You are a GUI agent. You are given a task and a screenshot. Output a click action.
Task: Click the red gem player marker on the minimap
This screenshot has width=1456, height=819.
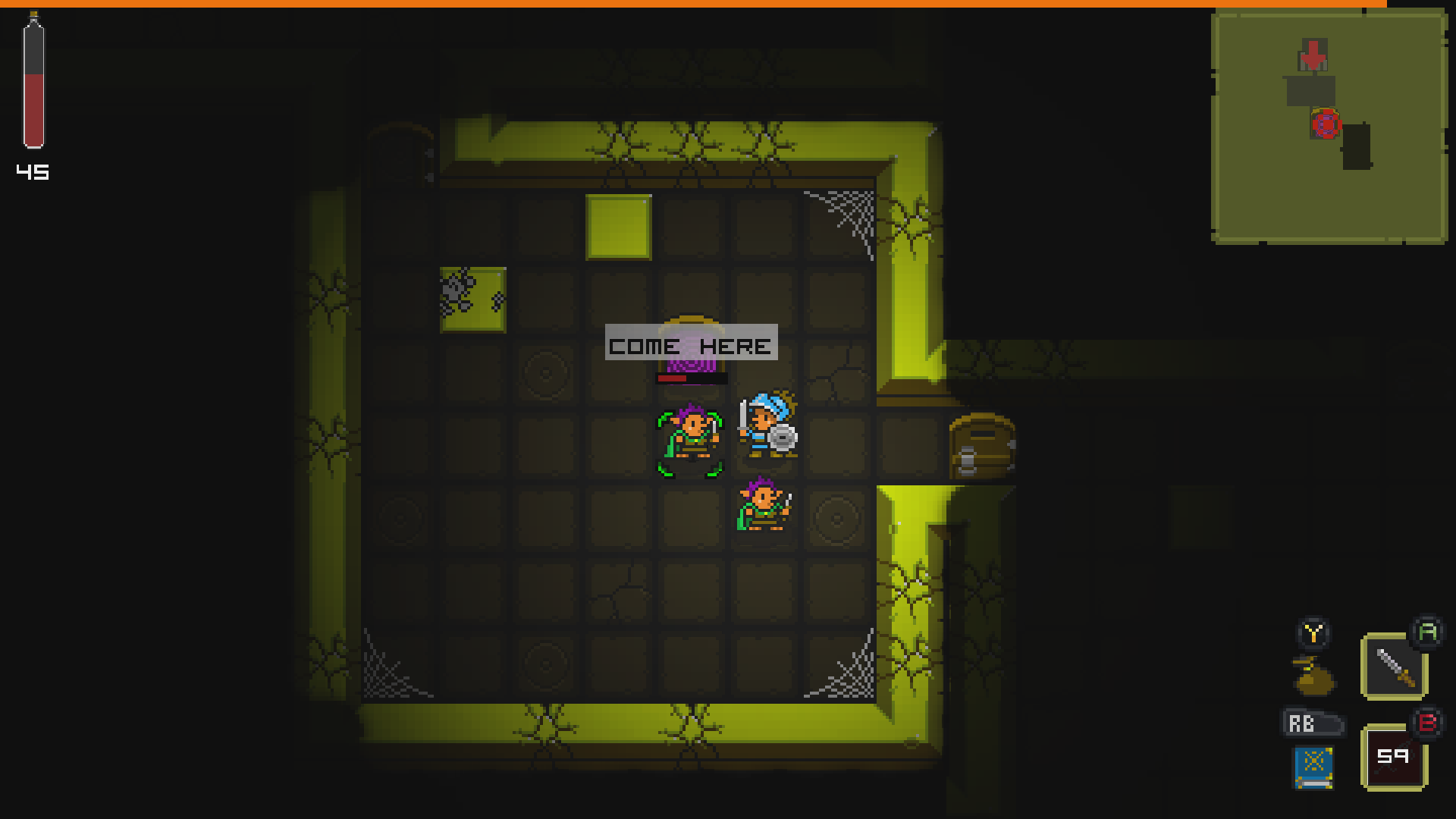tap(1327, 124)
